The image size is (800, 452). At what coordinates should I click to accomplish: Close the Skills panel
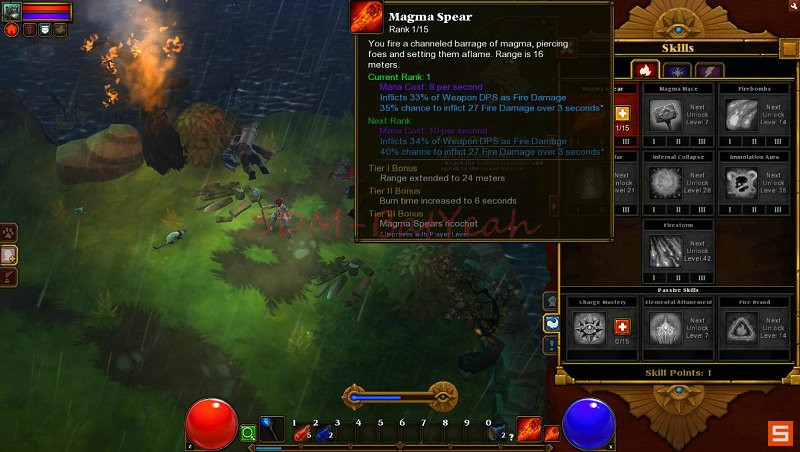click(788, 48)
